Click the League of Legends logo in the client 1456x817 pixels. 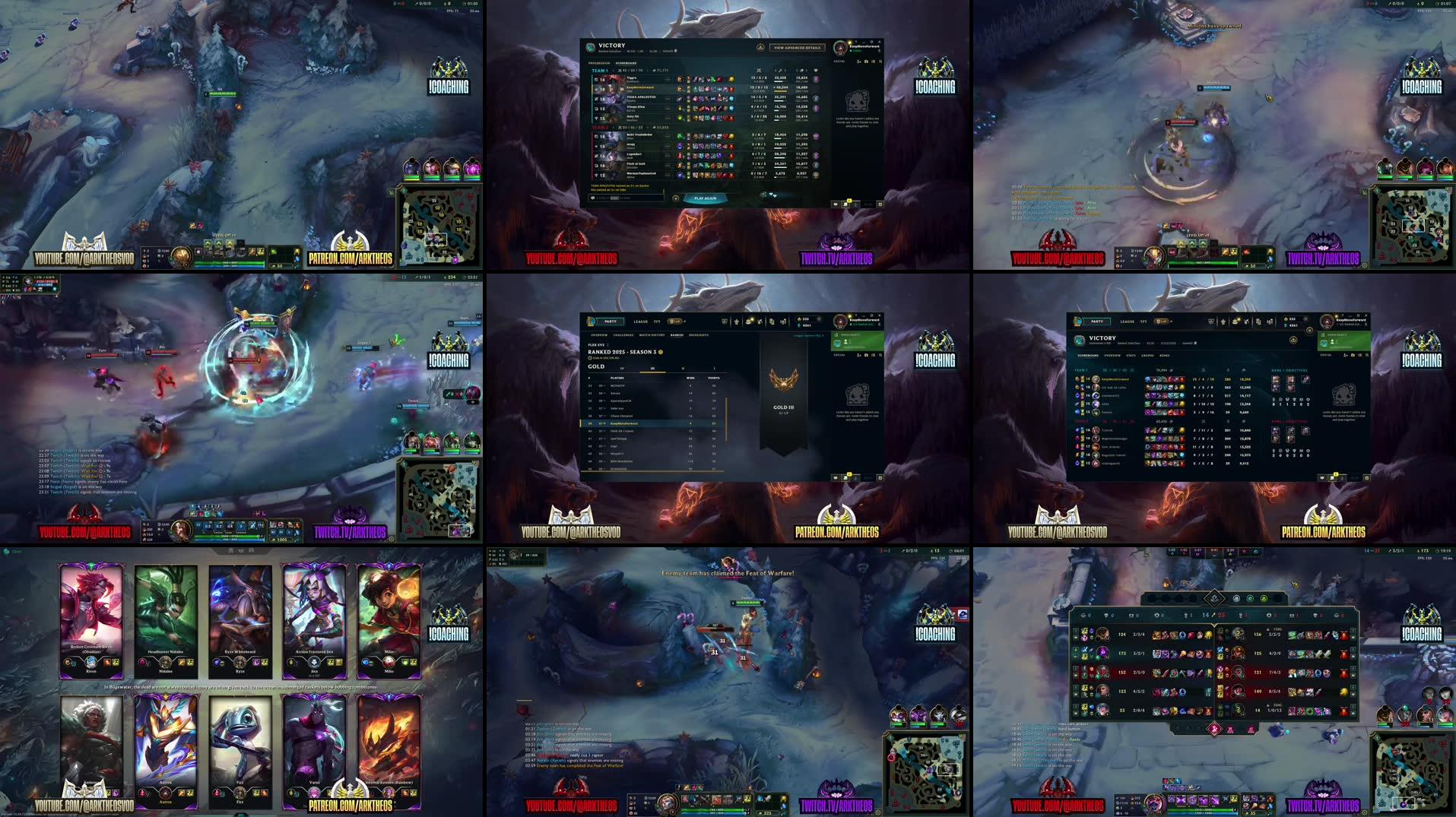click(x=592, y=321)
